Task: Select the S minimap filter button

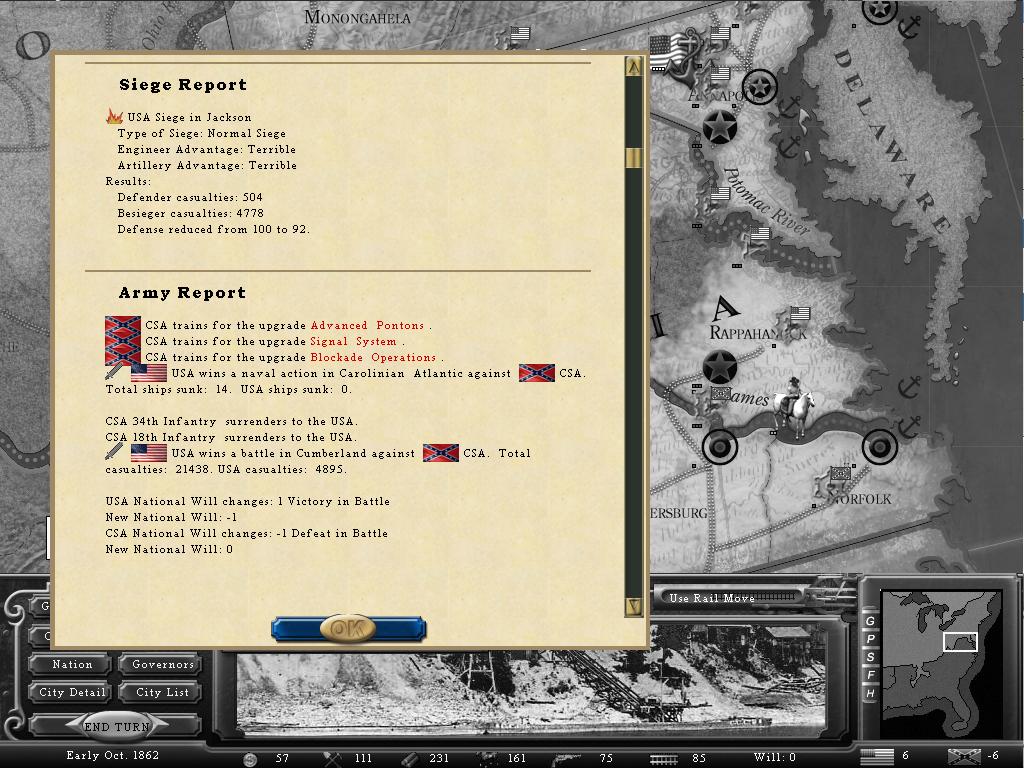Action: click(870, 657)
